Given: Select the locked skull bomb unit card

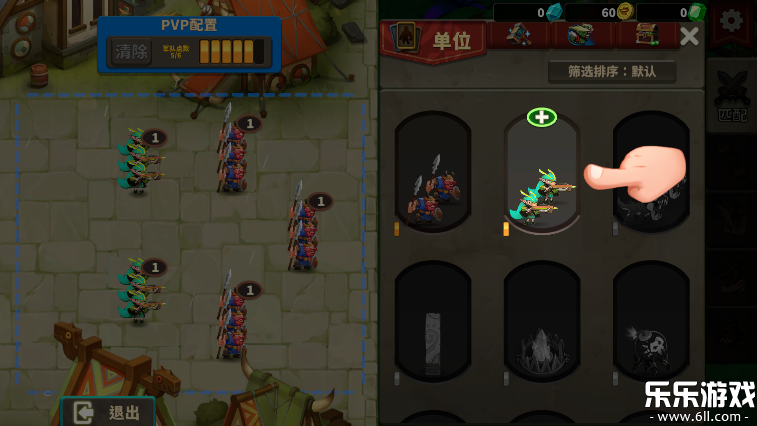Looking at the screenshot, I should click(650, 322).
